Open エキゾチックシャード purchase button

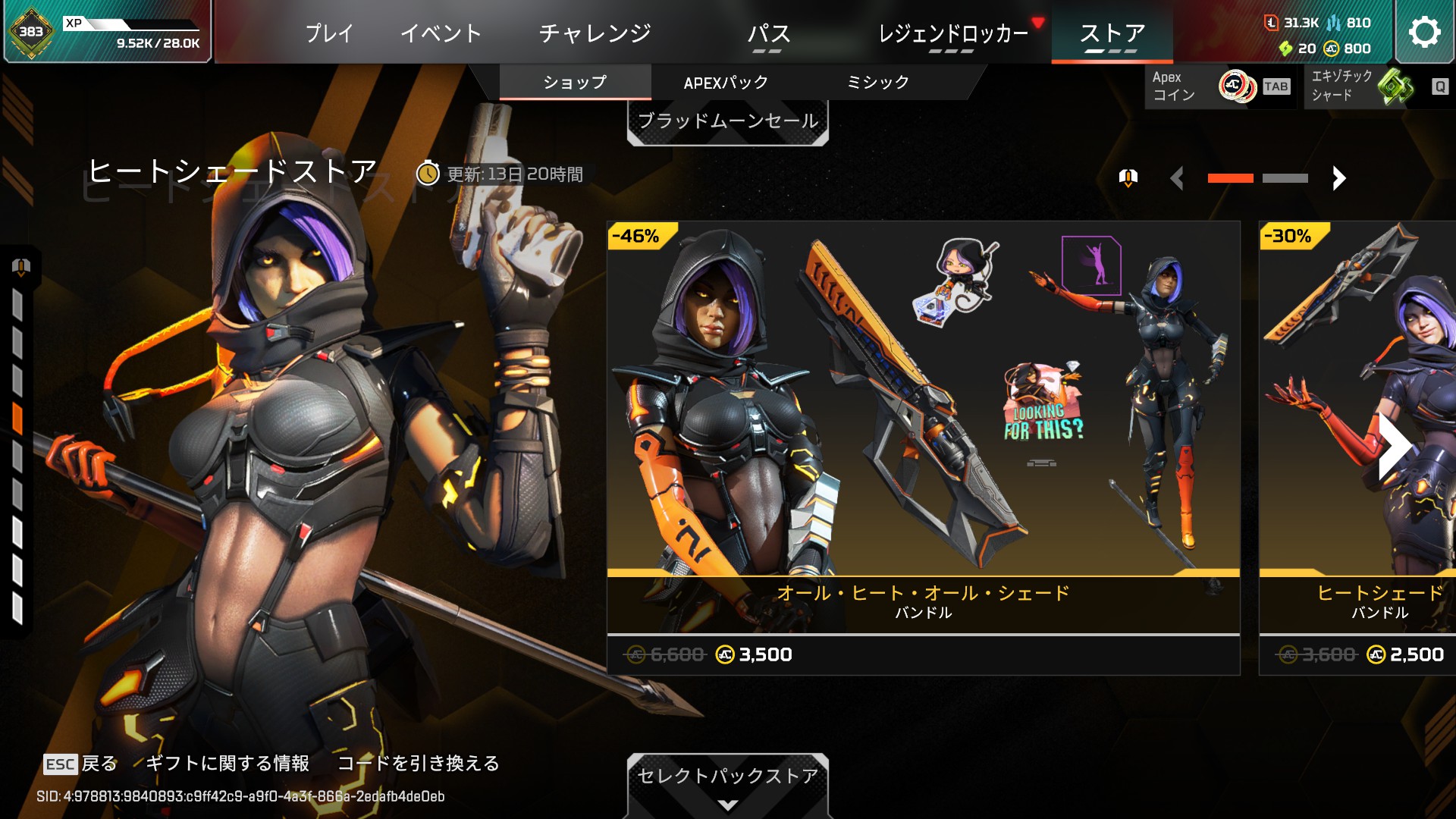1376,86
